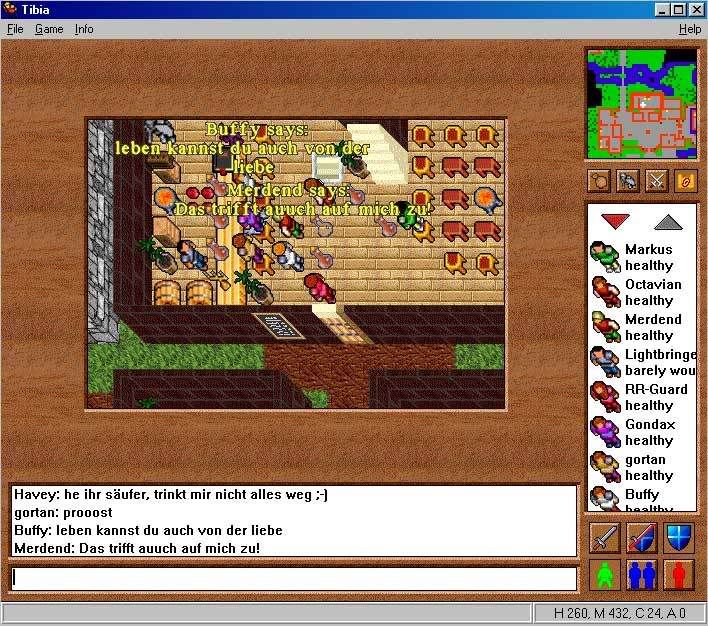Choose the blue shield defensive mode
The width and height of the screenshot is (708, 626).
680,537
